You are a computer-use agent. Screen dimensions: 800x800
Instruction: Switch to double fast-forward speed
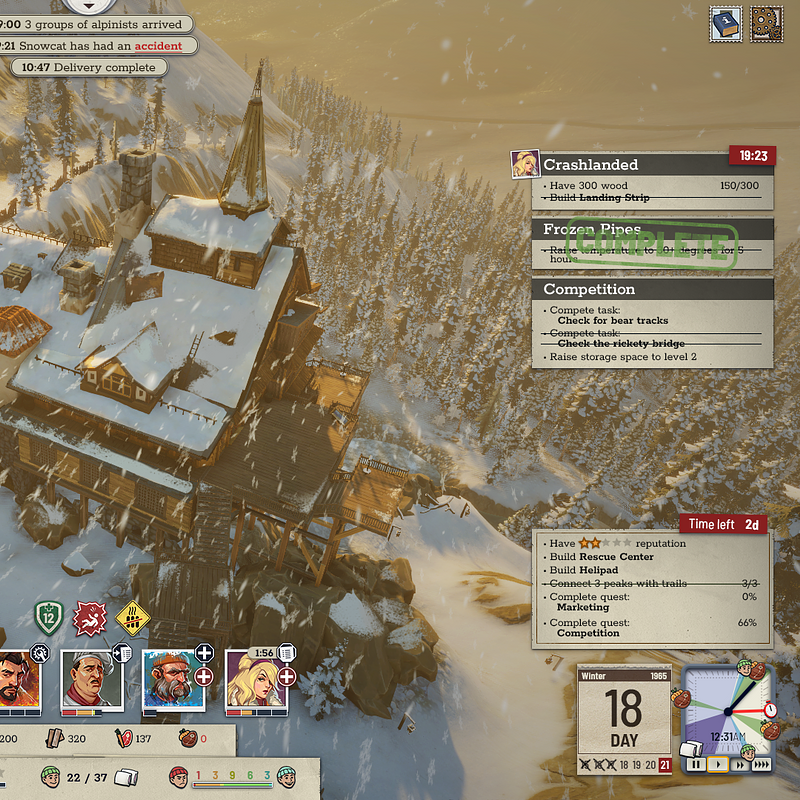click(x=739, y=765)
